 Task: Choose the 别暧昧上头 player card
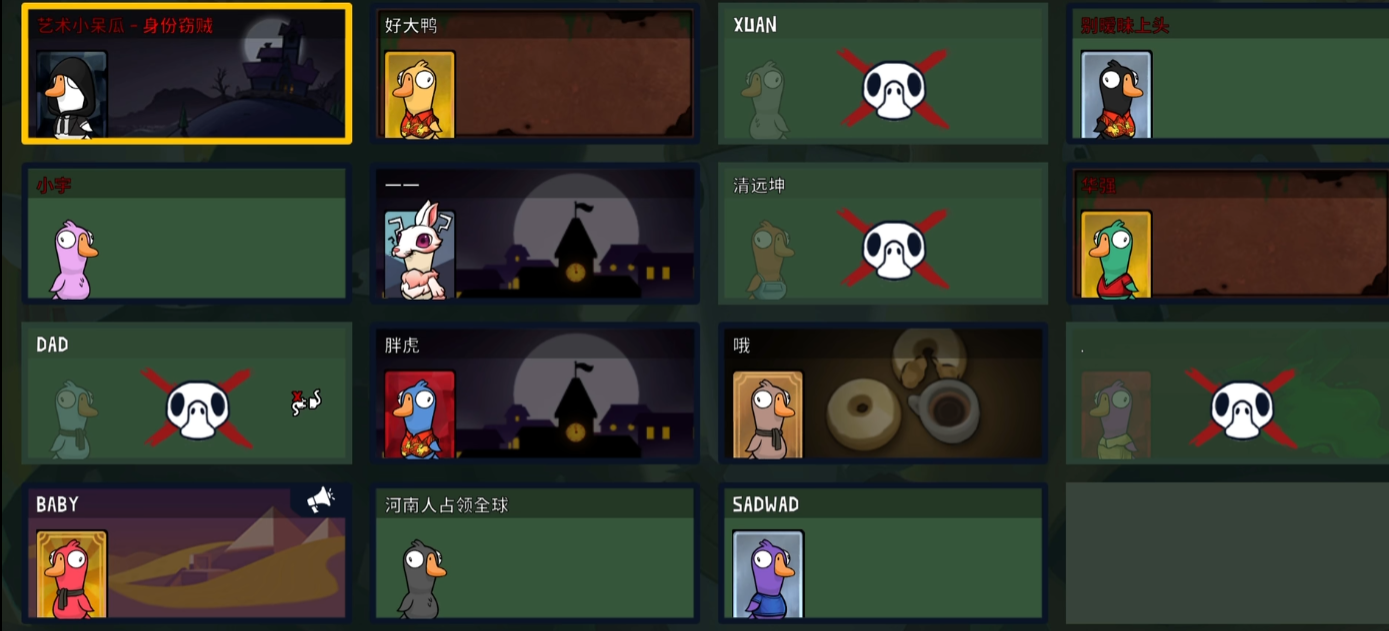(x=1227, y=74)
